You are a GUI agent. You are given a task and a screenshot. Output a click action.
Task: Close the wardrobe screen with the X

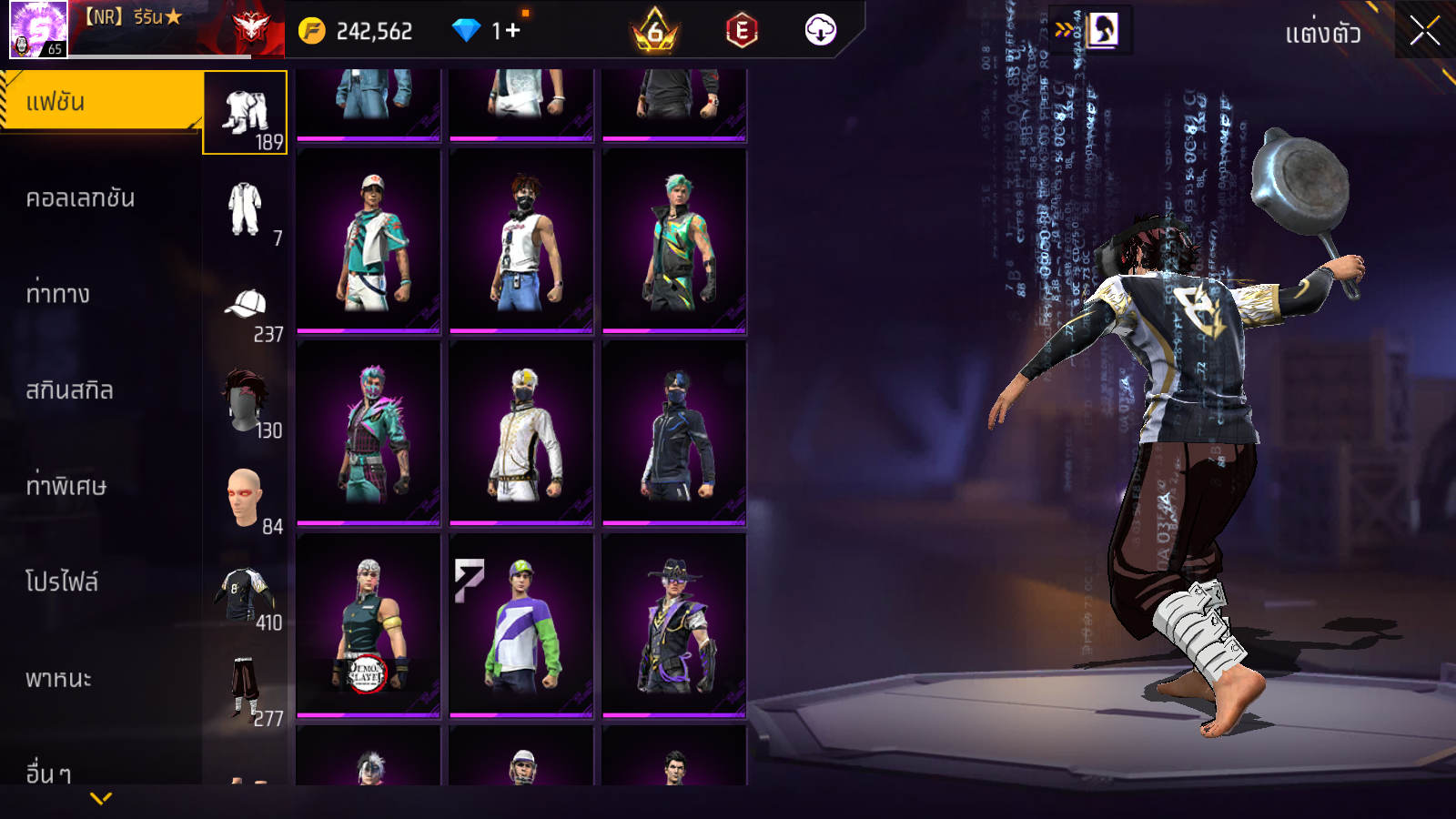coord(1424,31)
